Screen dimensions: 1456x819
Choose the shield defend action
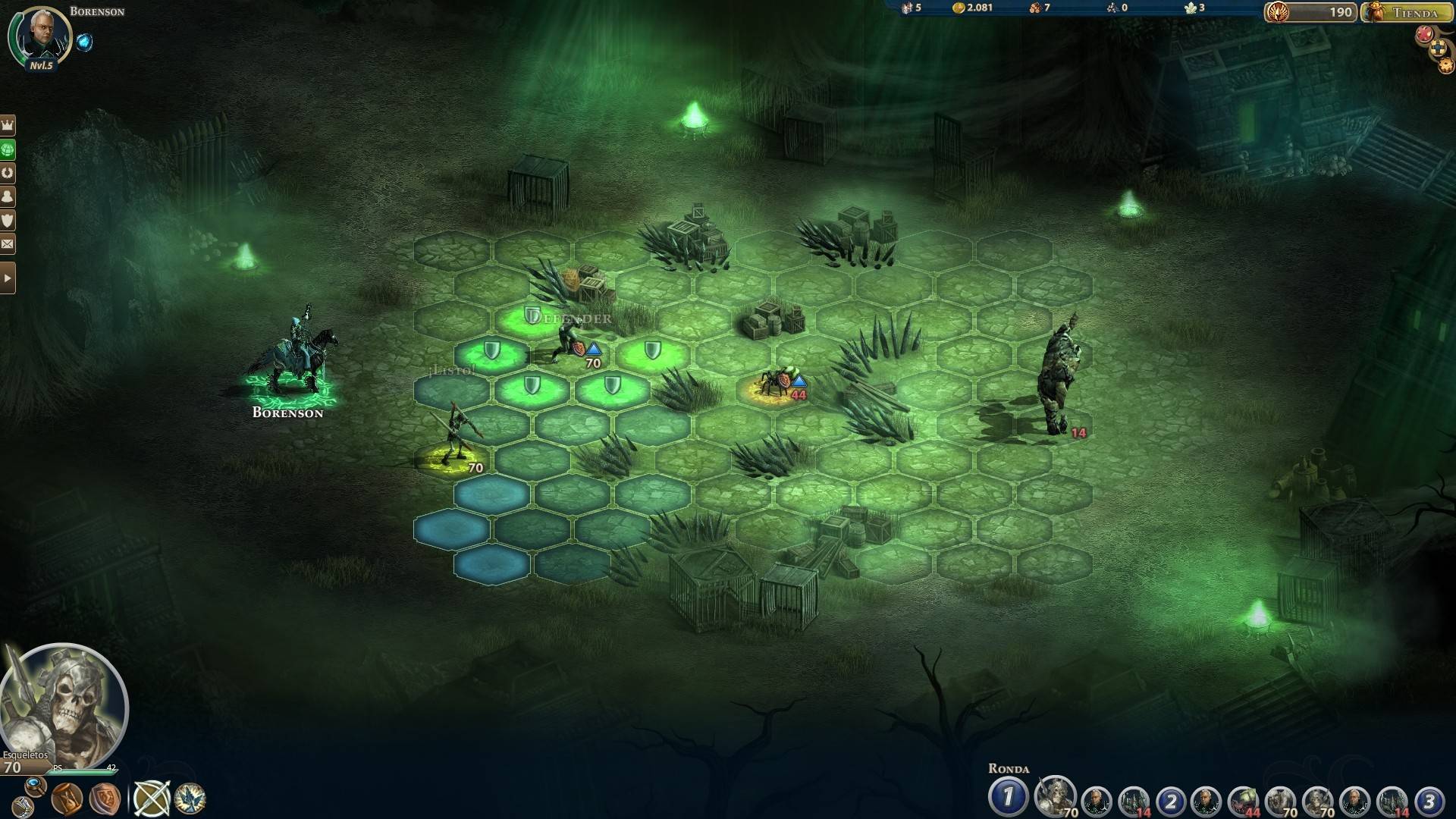tap(104, 799)
